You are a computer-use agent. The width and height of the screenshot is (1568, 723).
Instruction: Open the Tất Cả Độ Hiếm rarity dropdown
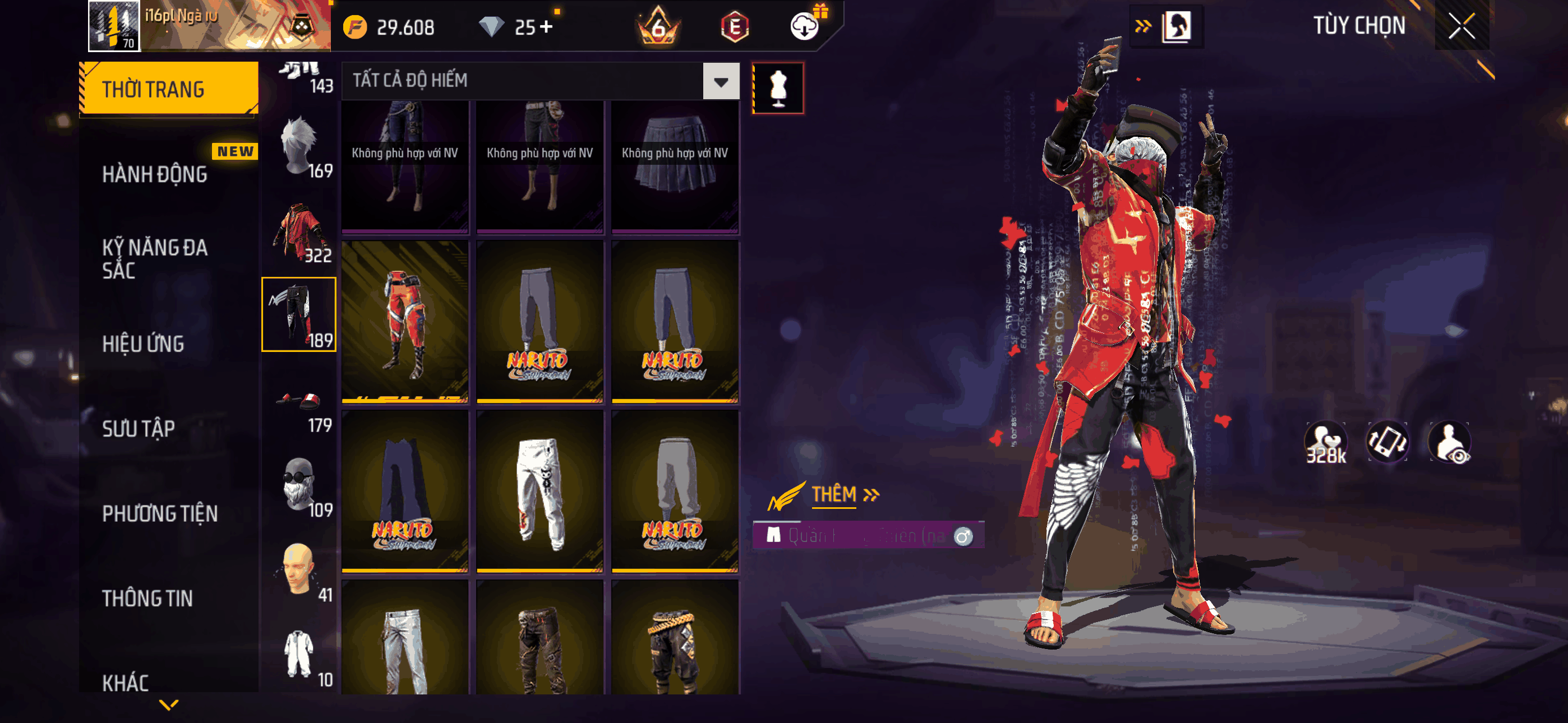(721, 81)
